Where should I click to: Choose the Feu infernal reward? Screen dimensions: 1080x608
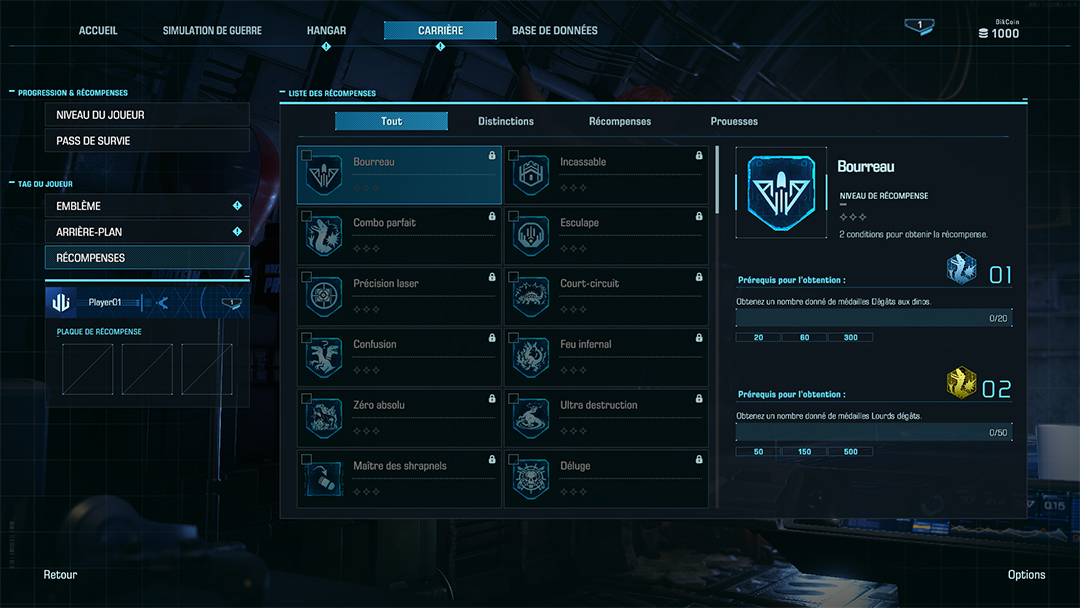[x=606, y=357]
